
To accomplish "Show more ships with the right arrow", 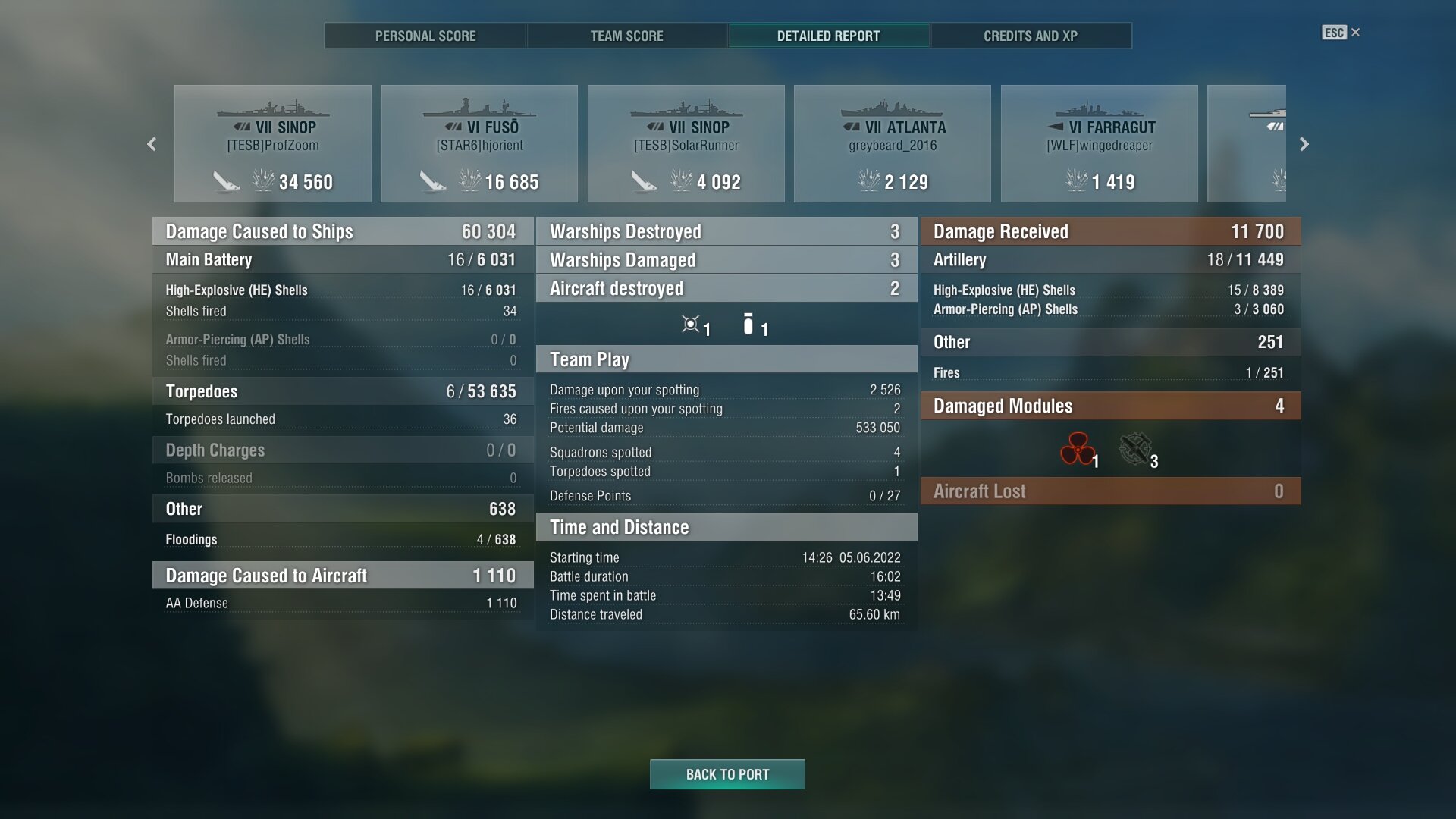I will [1304, 144].
